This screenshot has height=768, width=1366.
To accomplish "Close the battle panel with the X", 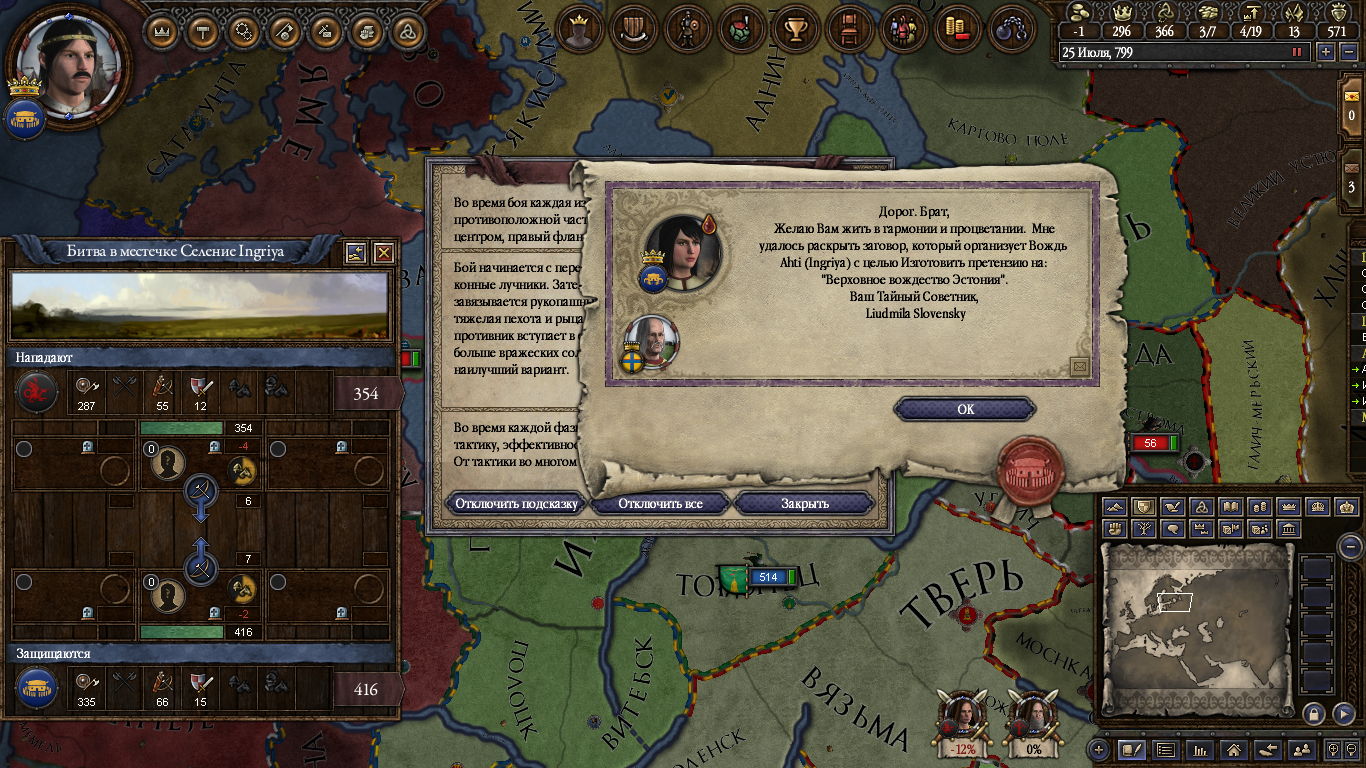I will click(x=383, y=253).
